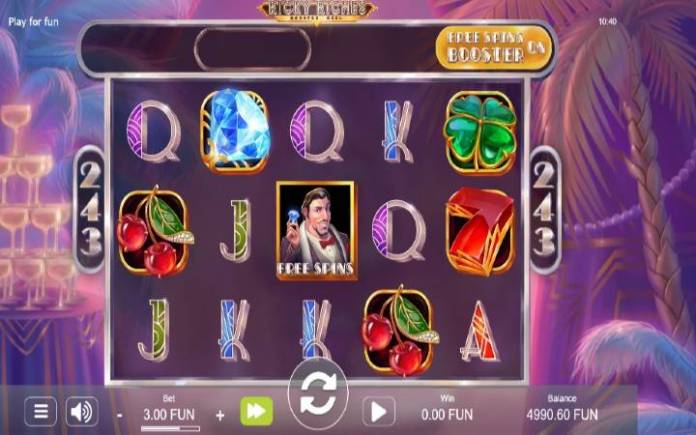Screen dimensions: 696x435
Task: Toggle the Free Spins Booster button
Action: click(x=494, y=46)
